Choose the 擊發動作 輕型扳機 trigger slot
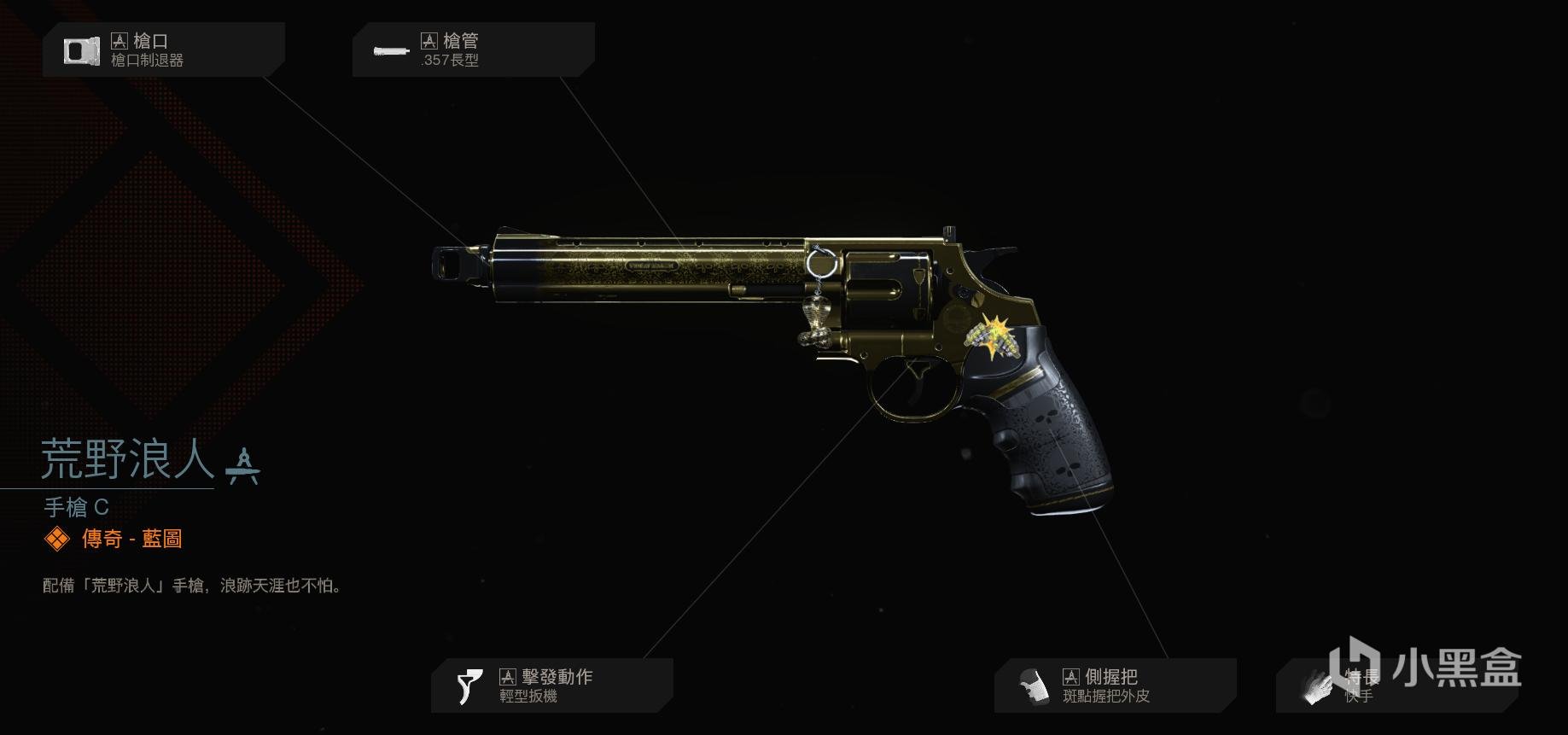The image size is (1568, 735). click(x=551, y=685)
